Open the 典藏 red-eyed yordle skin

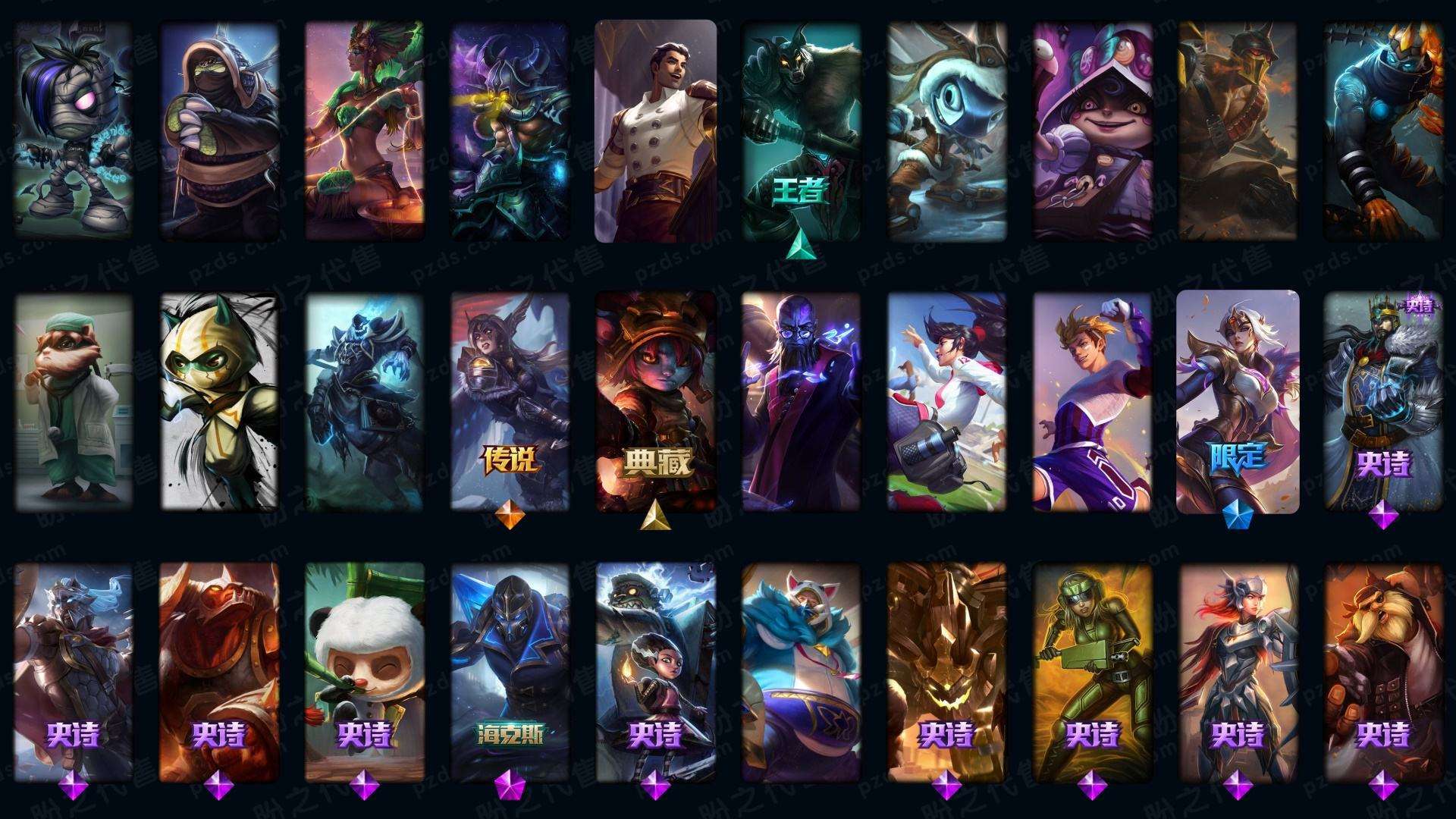[x=655, y=402]
